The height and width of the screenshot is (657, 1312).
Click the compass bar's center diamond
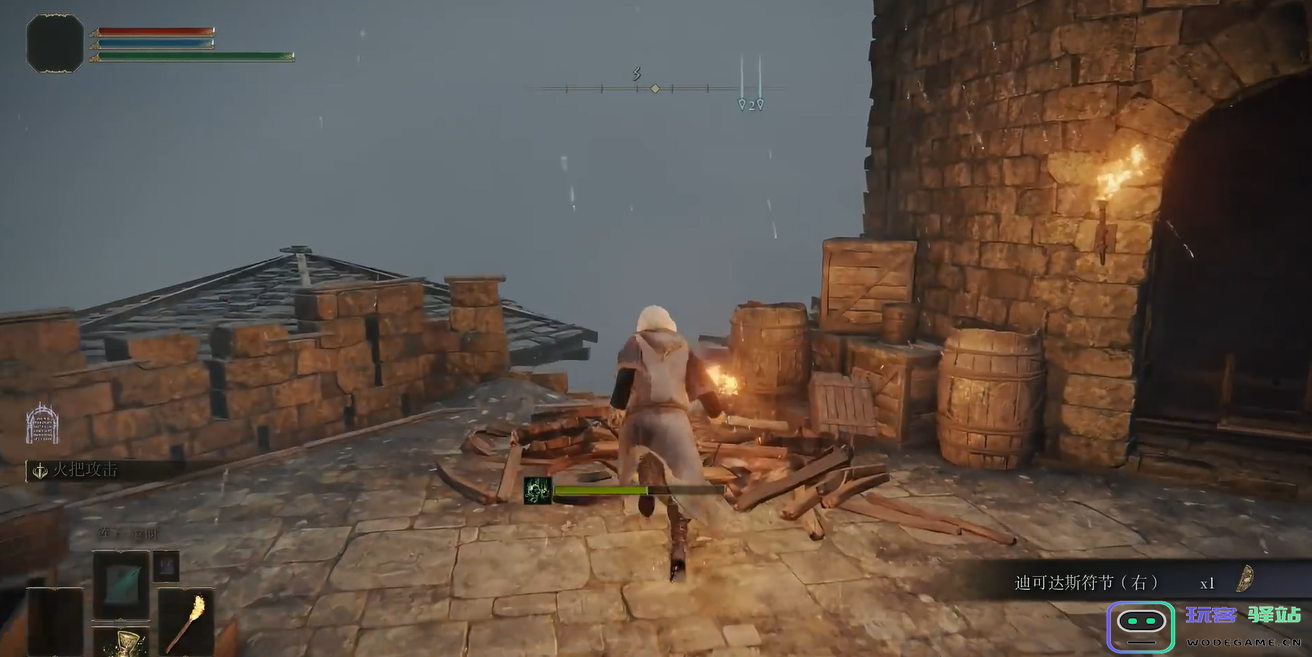click(x=655, y=88)
